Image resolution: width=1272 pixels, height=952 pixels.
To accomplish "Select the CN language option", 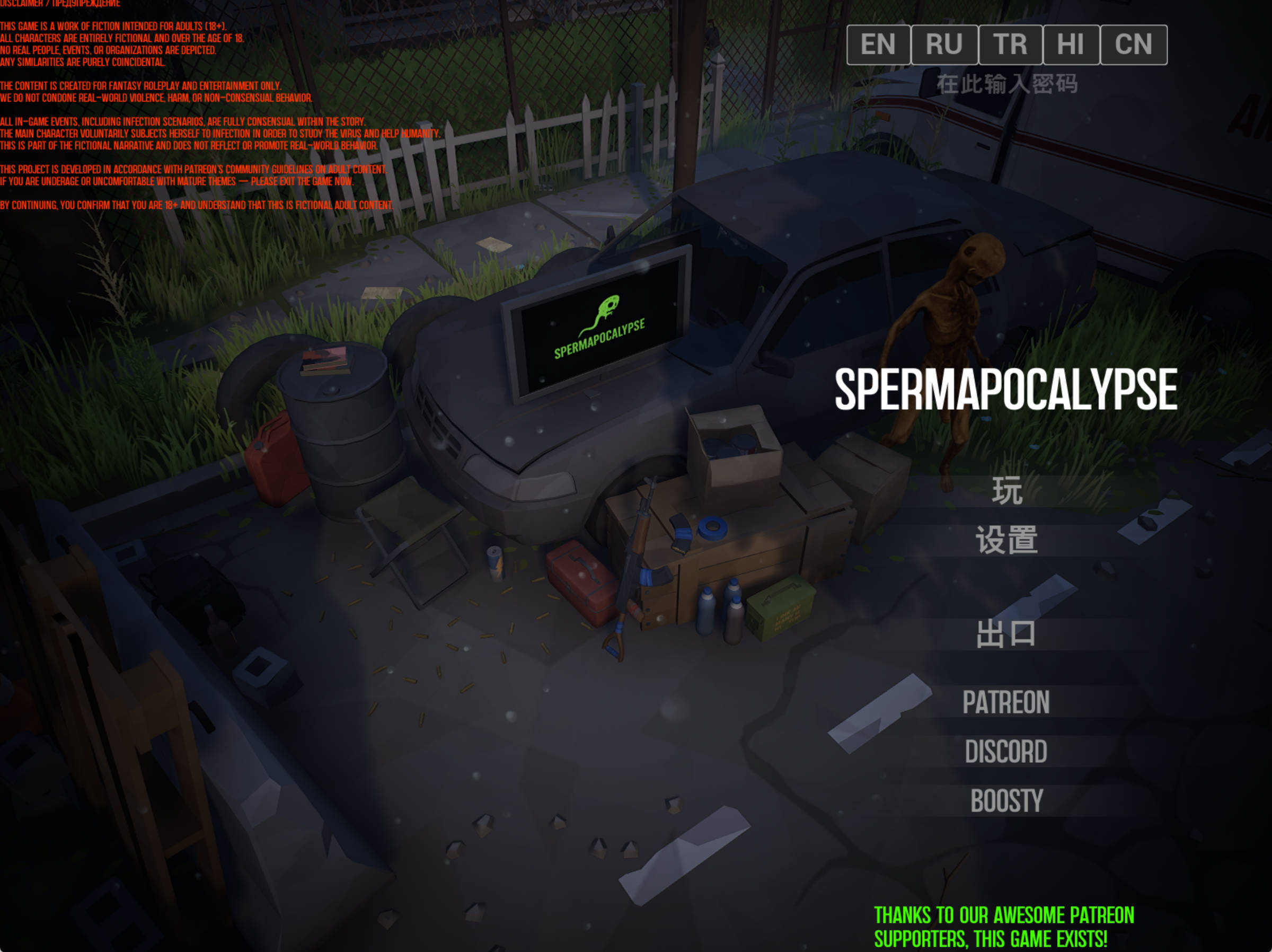I will (x=1135, y=45).
